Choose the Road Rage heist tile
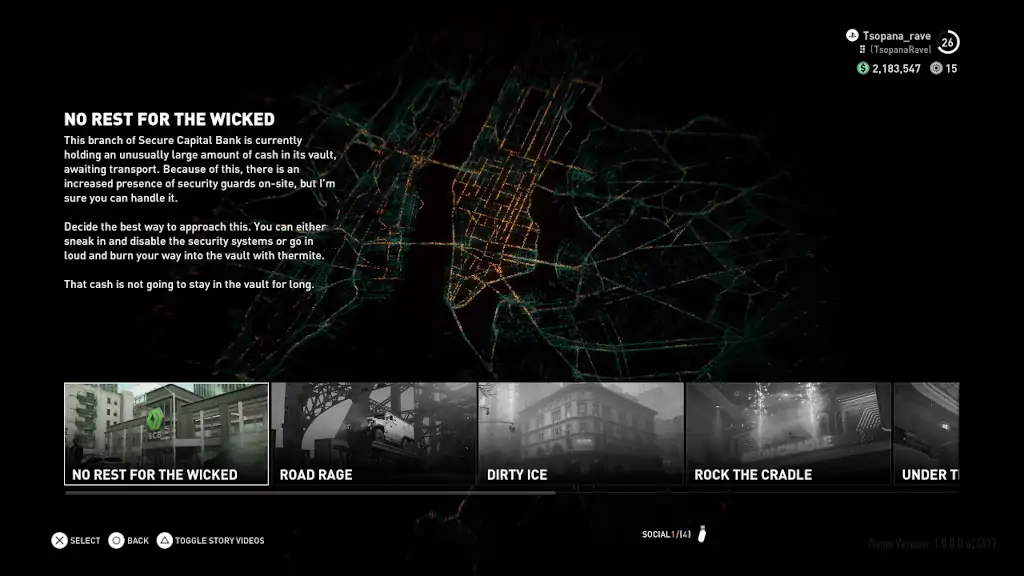 [x=373, y=434]
